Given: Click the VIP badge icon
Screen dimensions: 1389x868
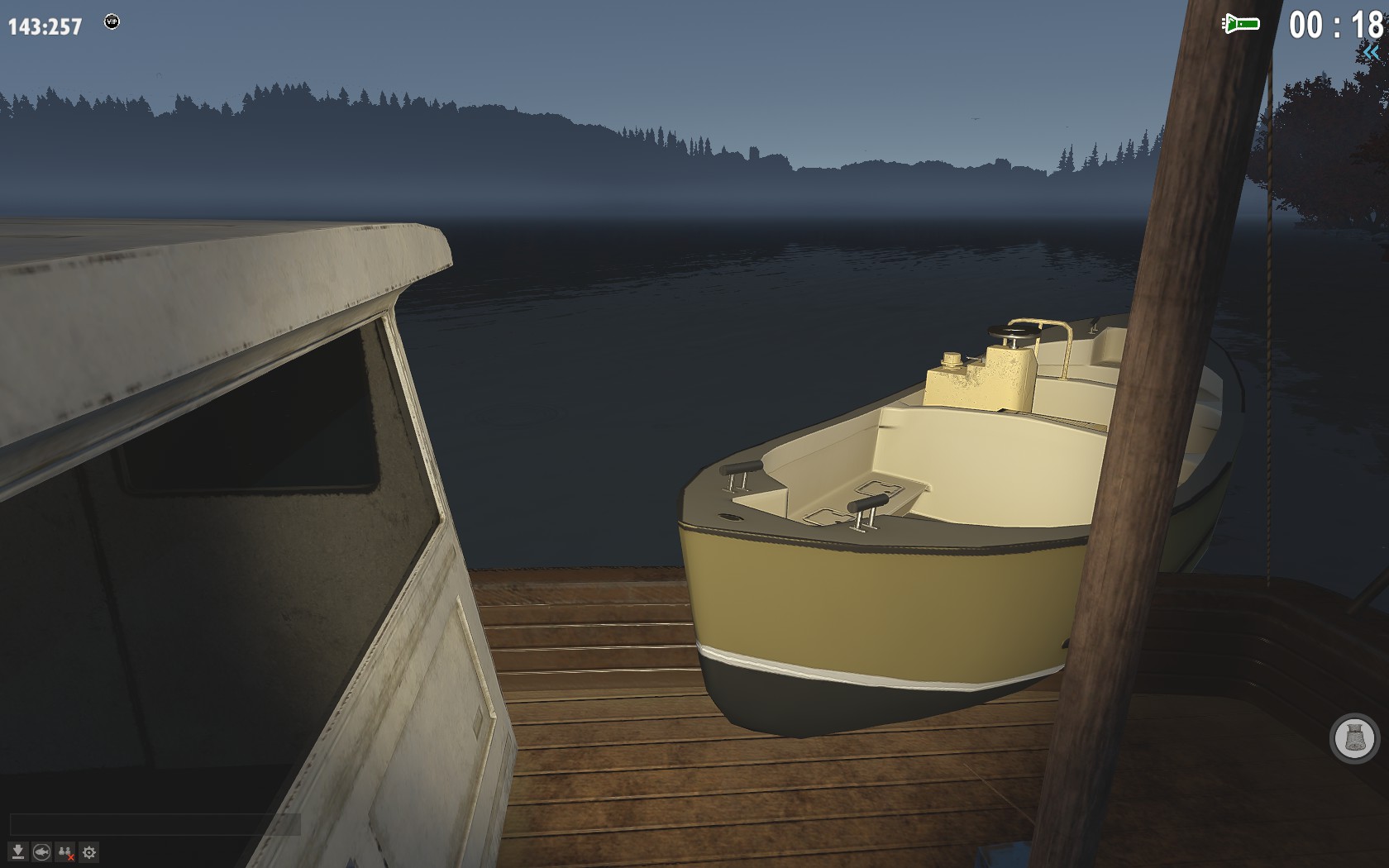Looking at the screenshot, I should click(112, 21).
